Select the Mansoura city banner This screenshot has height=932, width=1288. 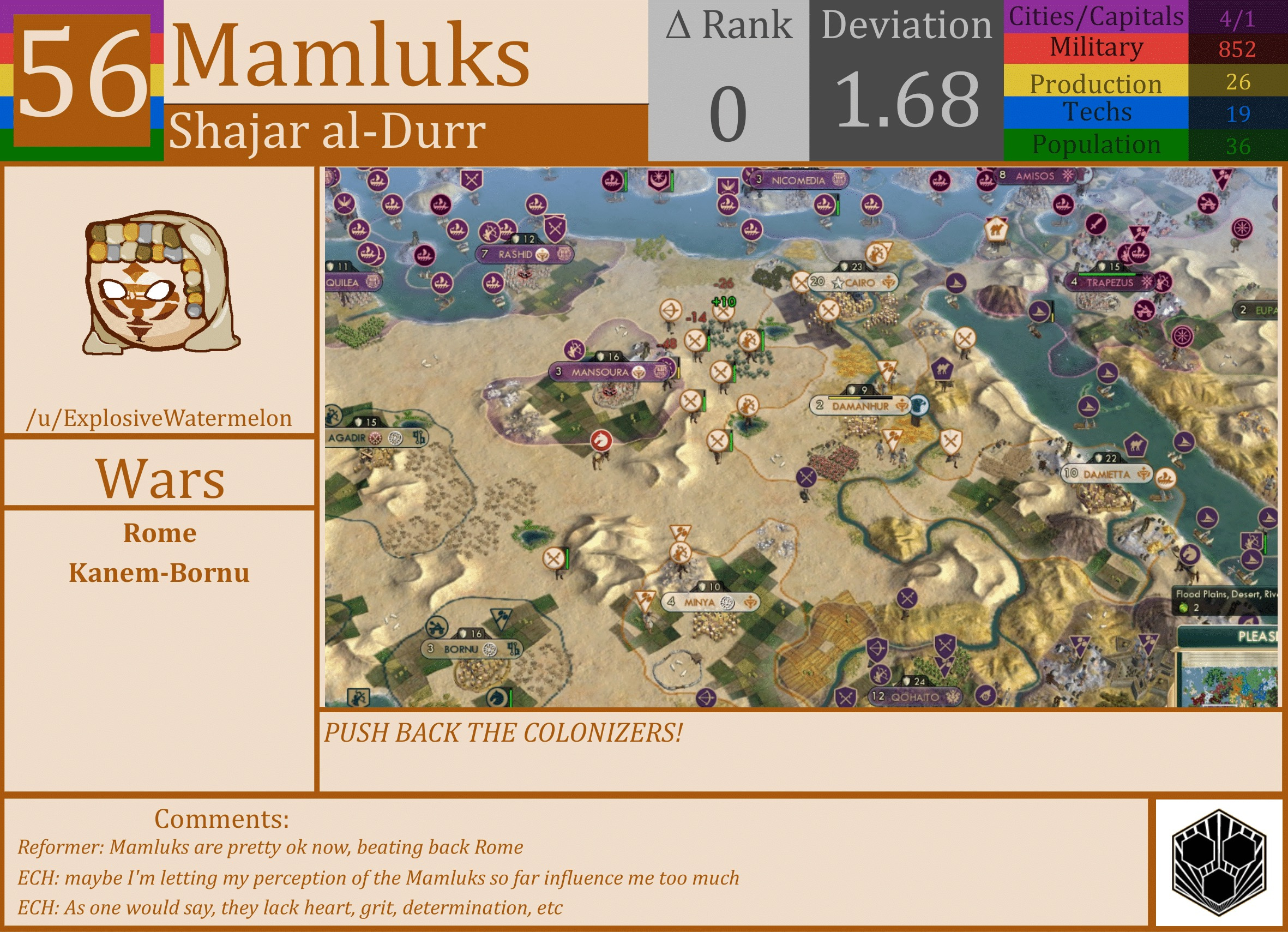pos(604,373)
